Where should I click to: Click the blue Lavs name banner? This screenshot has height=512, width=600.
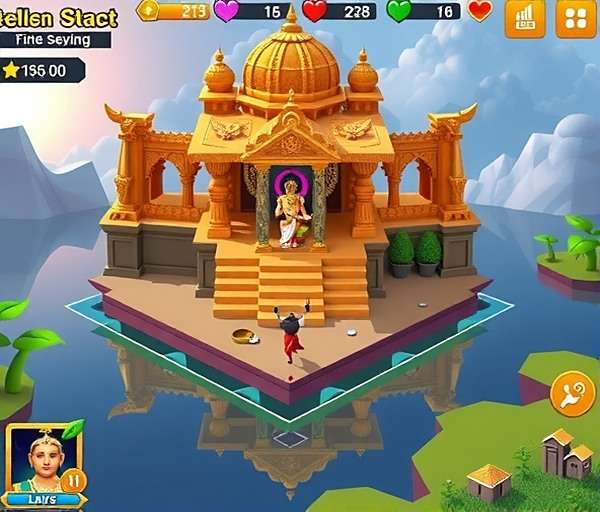43,498
